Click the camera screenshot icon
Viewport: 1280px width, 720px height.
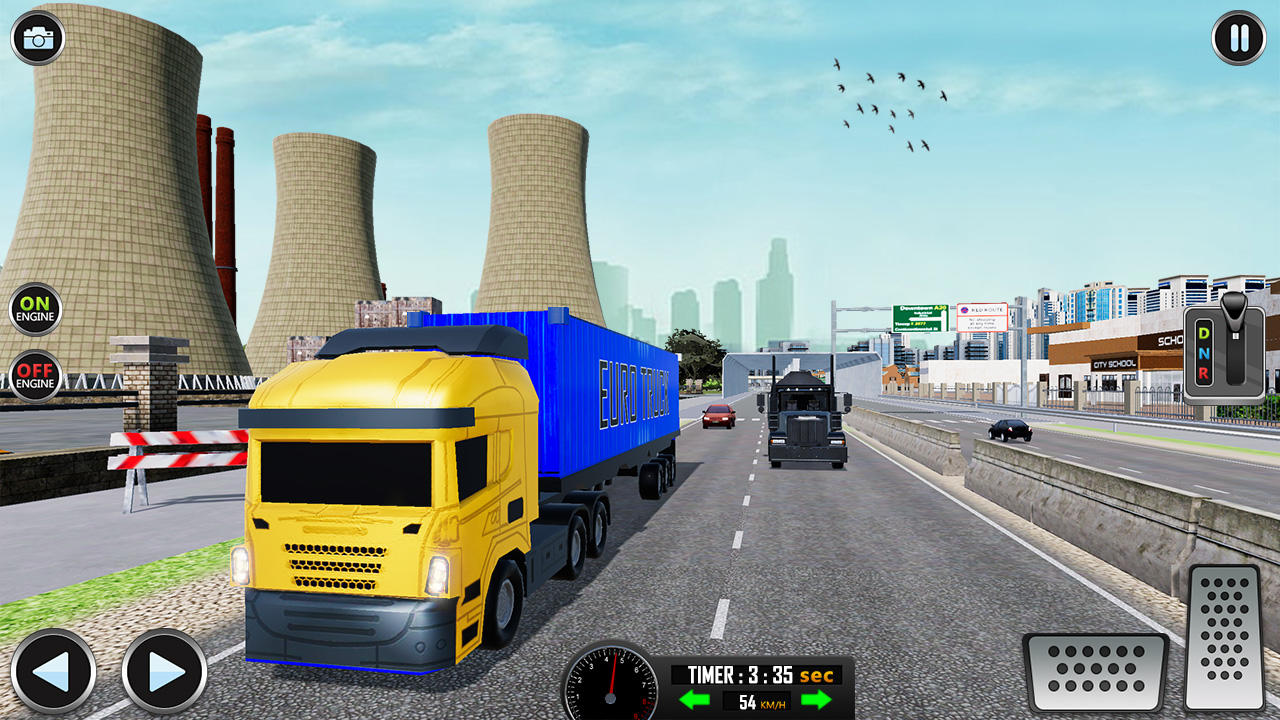pyautogui.click(x=38, y=38)
